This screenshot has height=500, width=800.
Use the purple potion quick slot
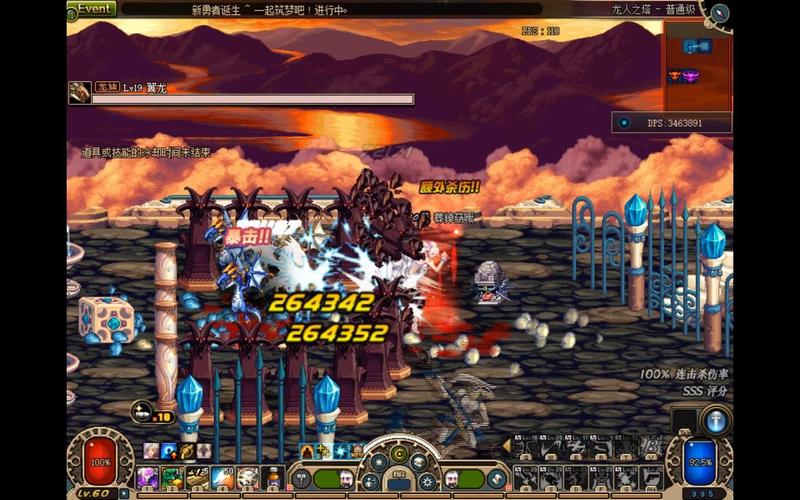pos(148,478)
